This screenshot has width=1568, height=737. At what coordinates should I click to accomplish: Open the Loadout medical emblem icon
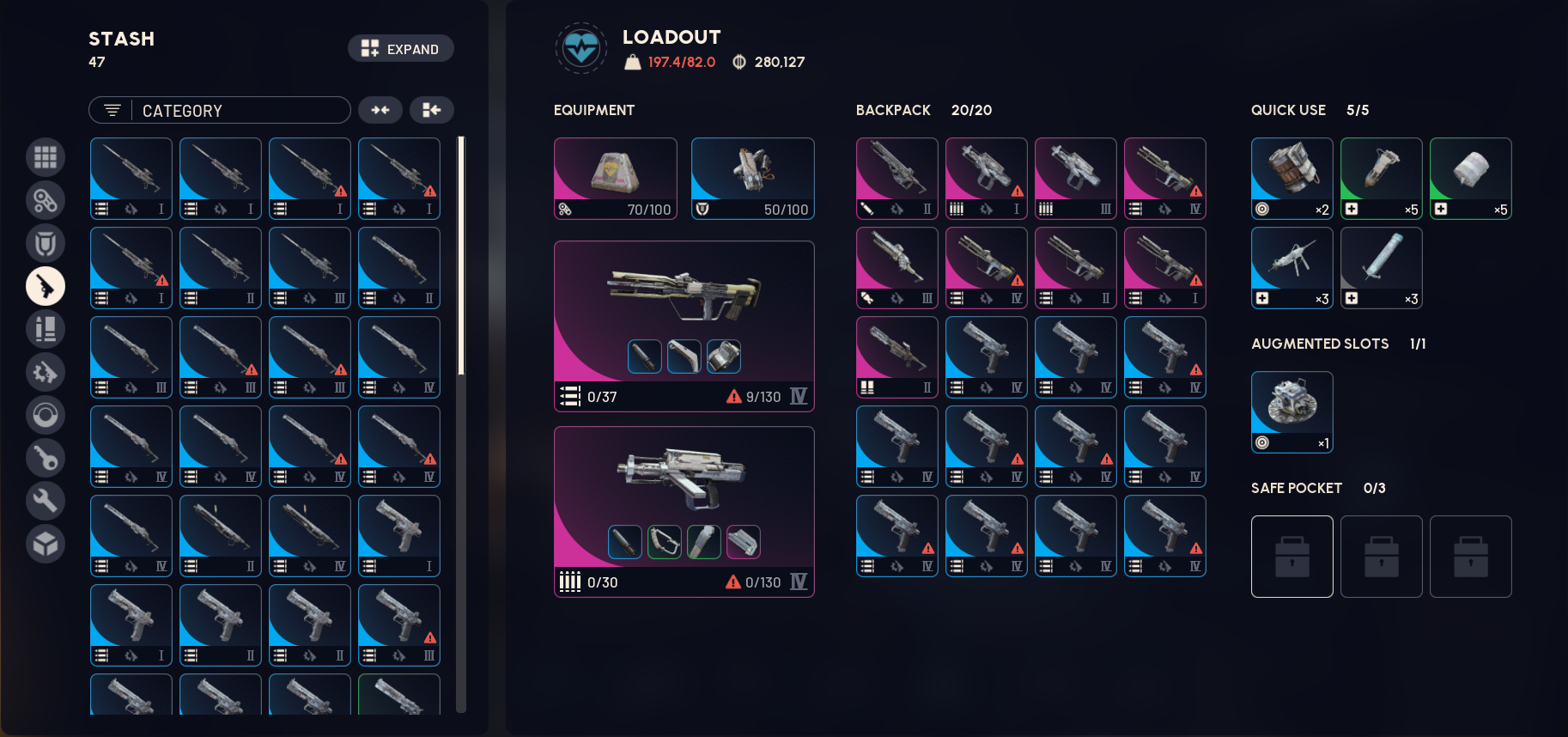click(x=581, y=49)
